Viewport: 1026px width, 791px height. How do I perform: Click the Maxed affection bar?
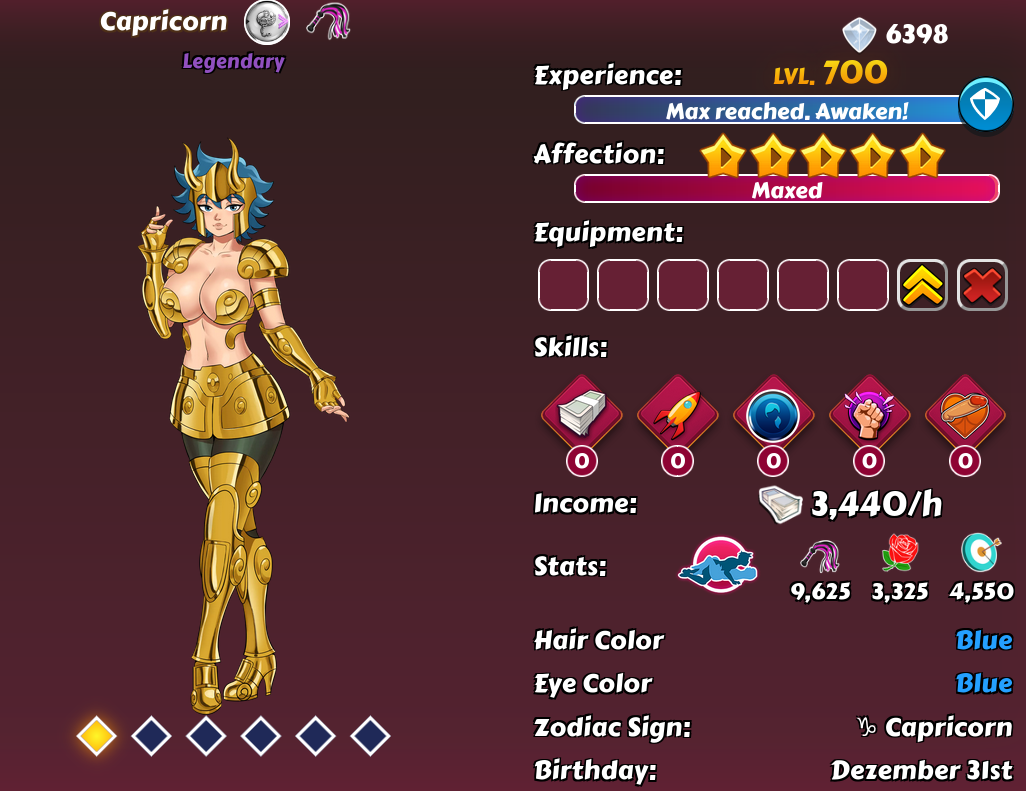click(x=786, y=189)
